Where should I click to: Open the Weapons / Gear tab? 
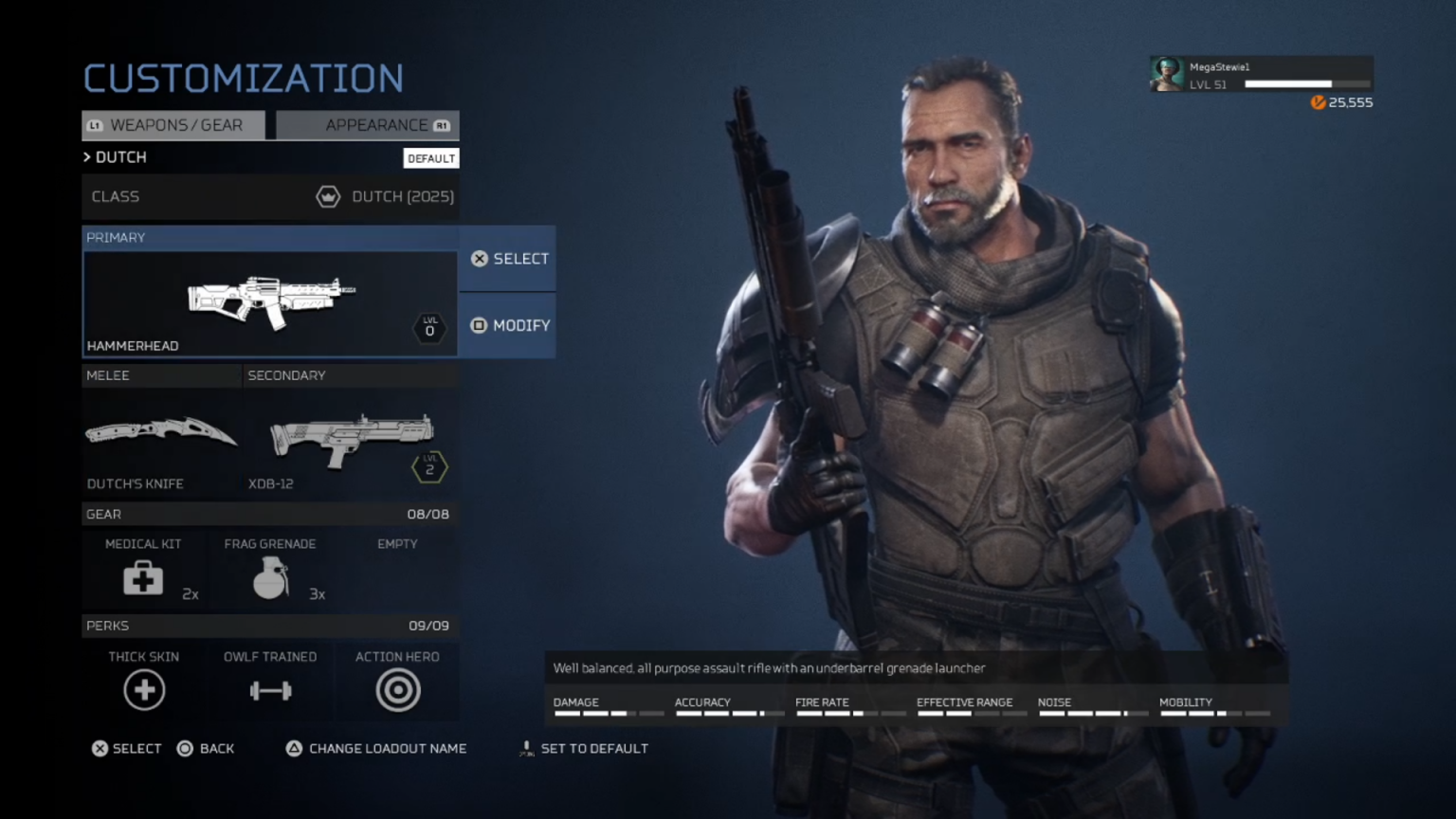tap(173, 124)
